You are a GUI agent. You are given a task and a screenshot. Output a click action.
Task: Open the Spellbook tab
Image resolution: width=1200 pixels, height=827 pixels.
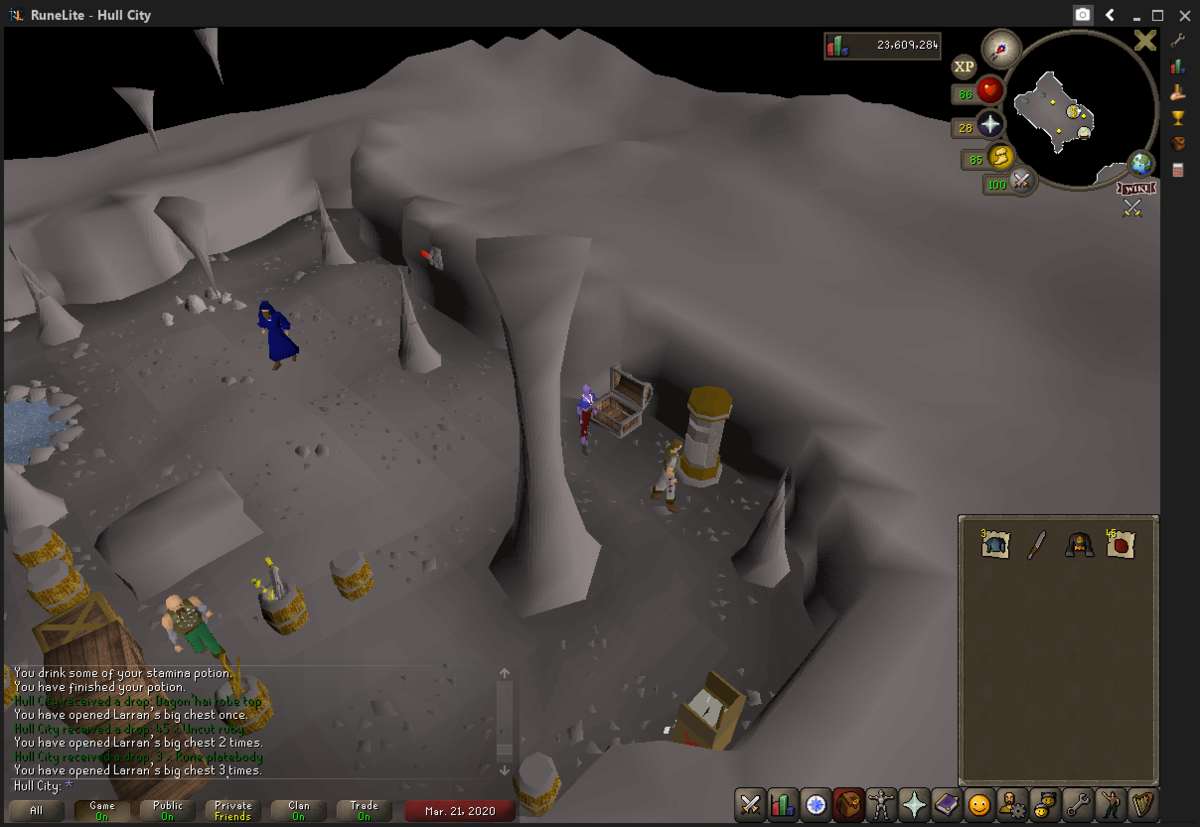[946, 803]
